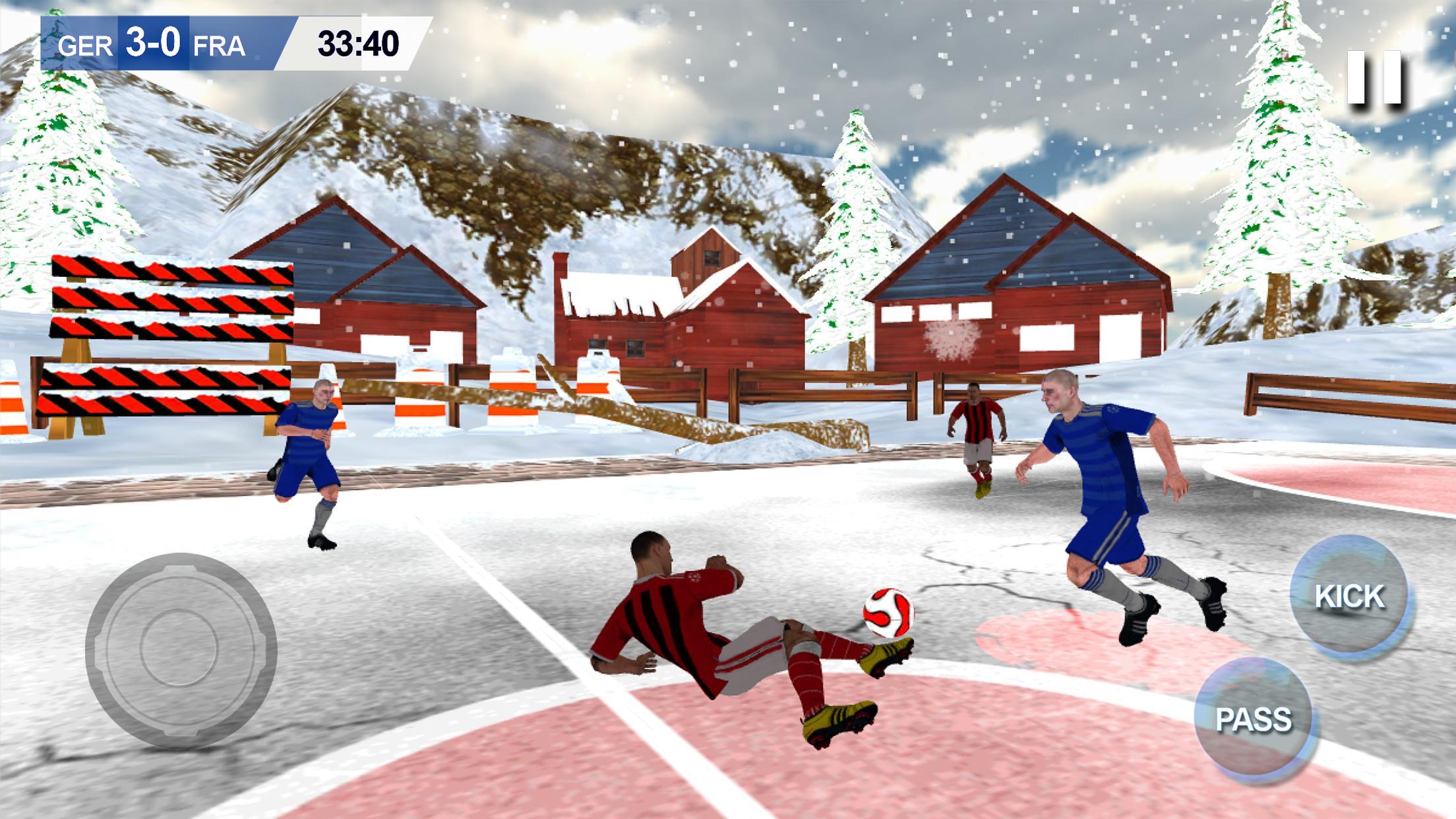The height and width of the screenshot is (819, 1456).
Task: Tap the PASS button
Action: 1253,719
